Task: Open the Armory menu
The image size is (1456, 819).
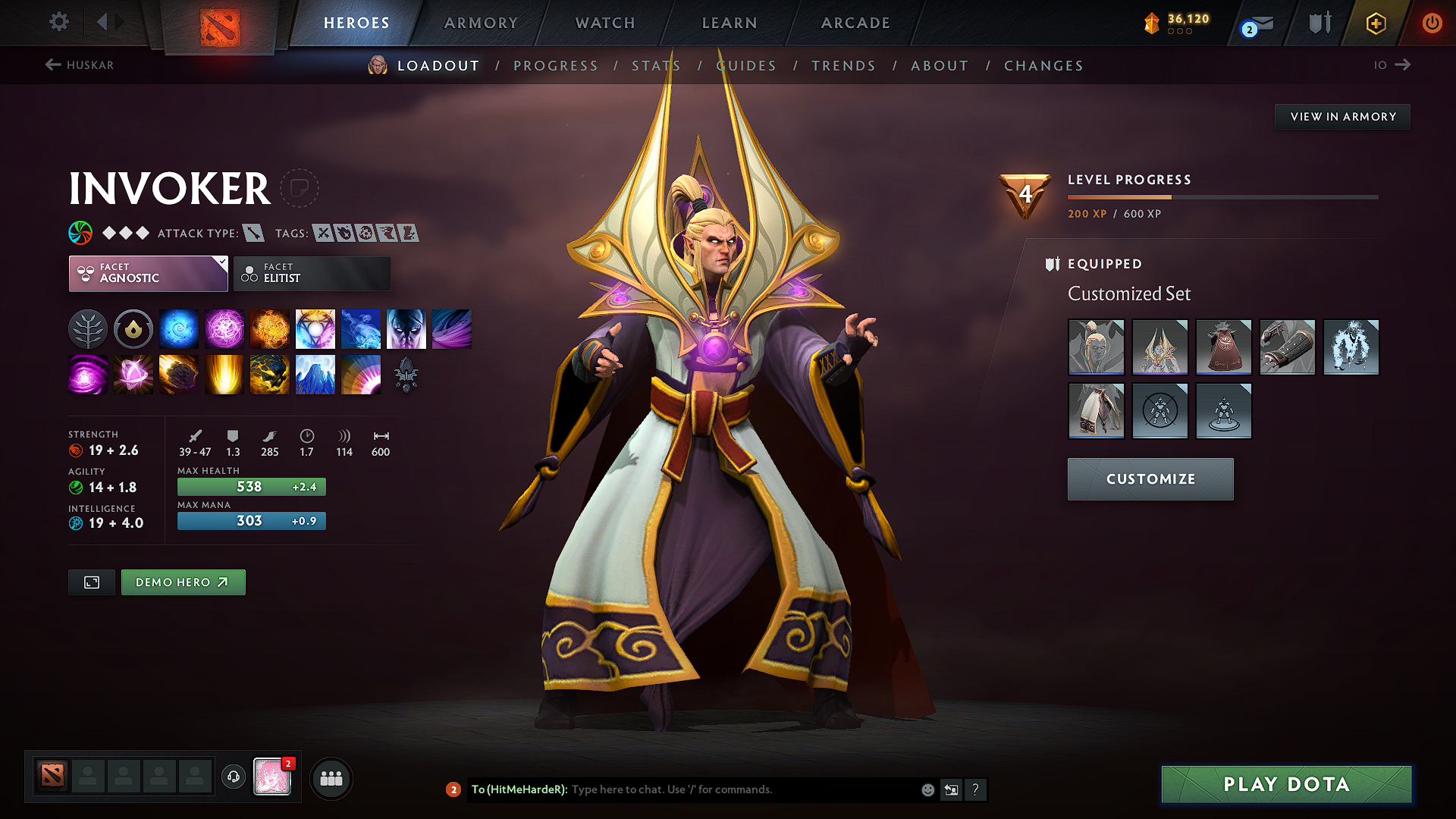Action: (481, 23)
